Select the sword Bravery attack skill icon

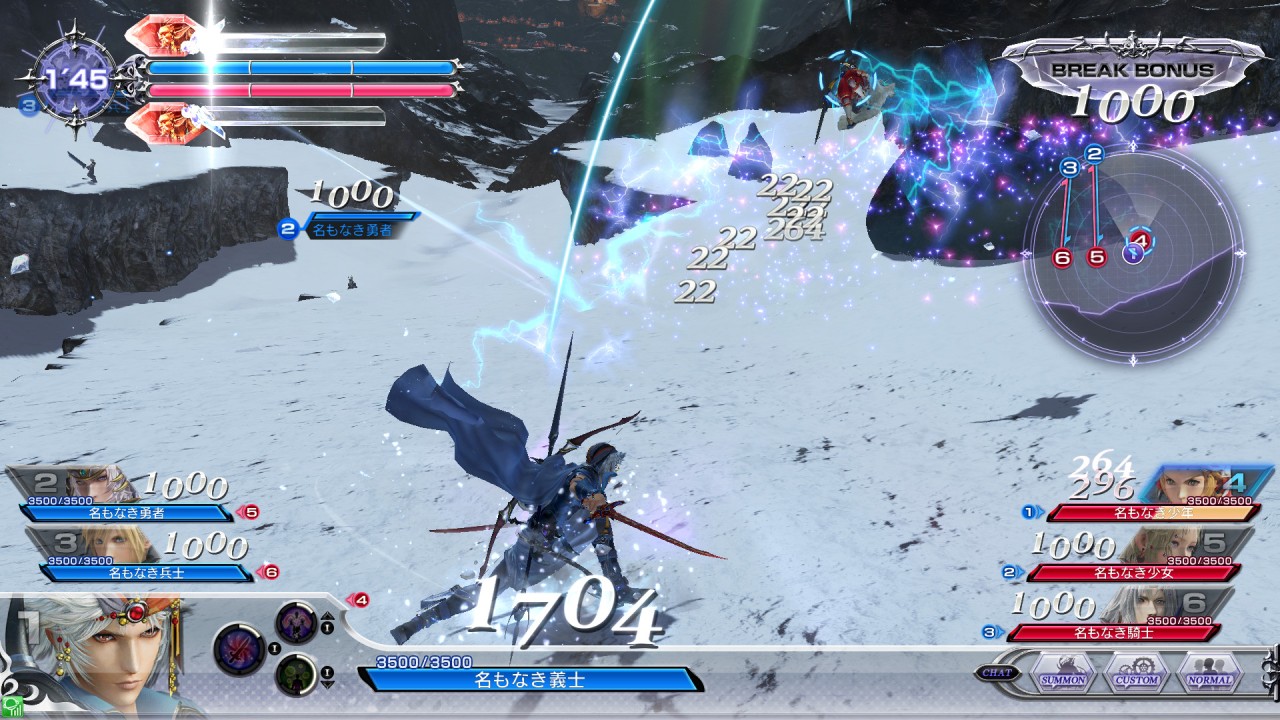(x=240, y=647)
